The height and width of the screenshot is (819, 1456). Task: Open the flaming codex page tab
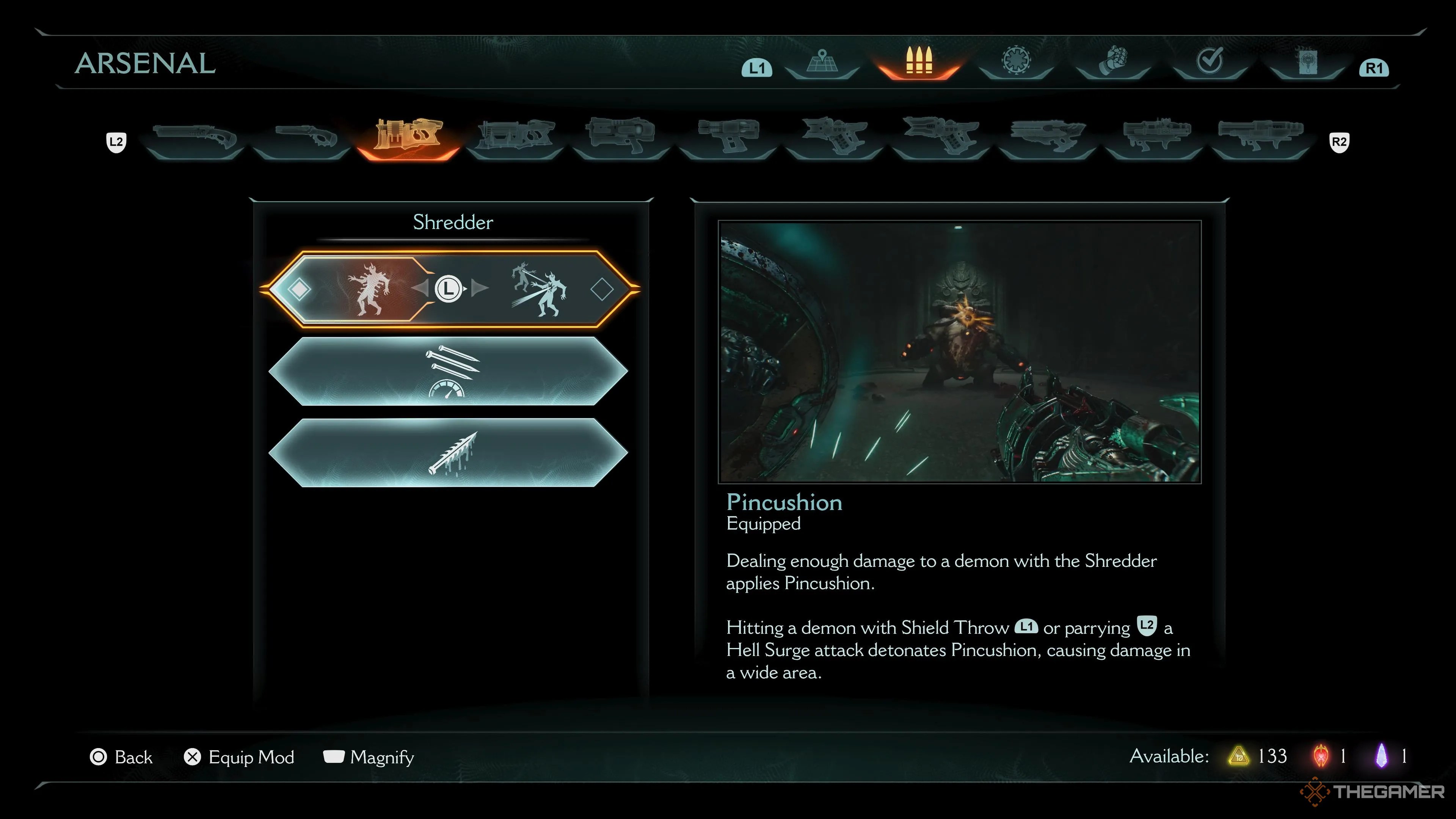1307,61
